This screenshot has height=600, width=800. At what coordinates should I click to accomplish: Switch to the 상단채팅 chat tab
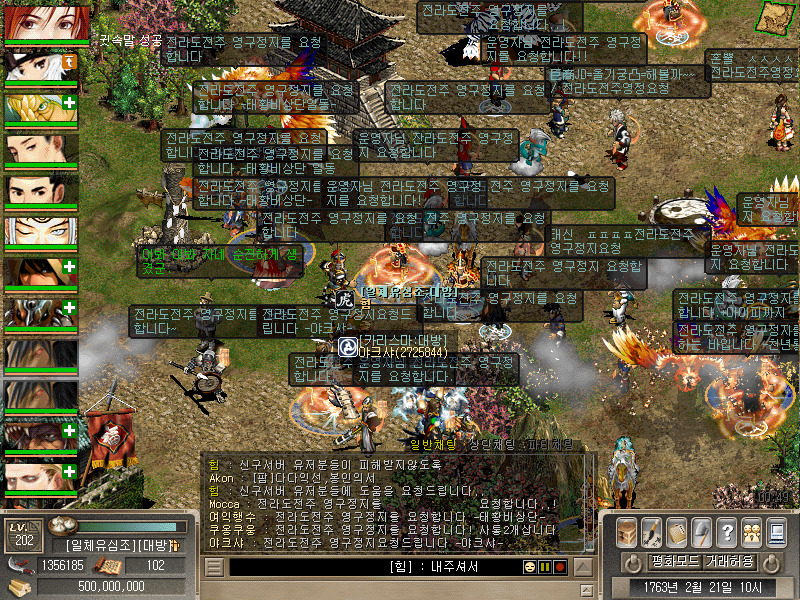pyautogui.click(x=491, y=444)
